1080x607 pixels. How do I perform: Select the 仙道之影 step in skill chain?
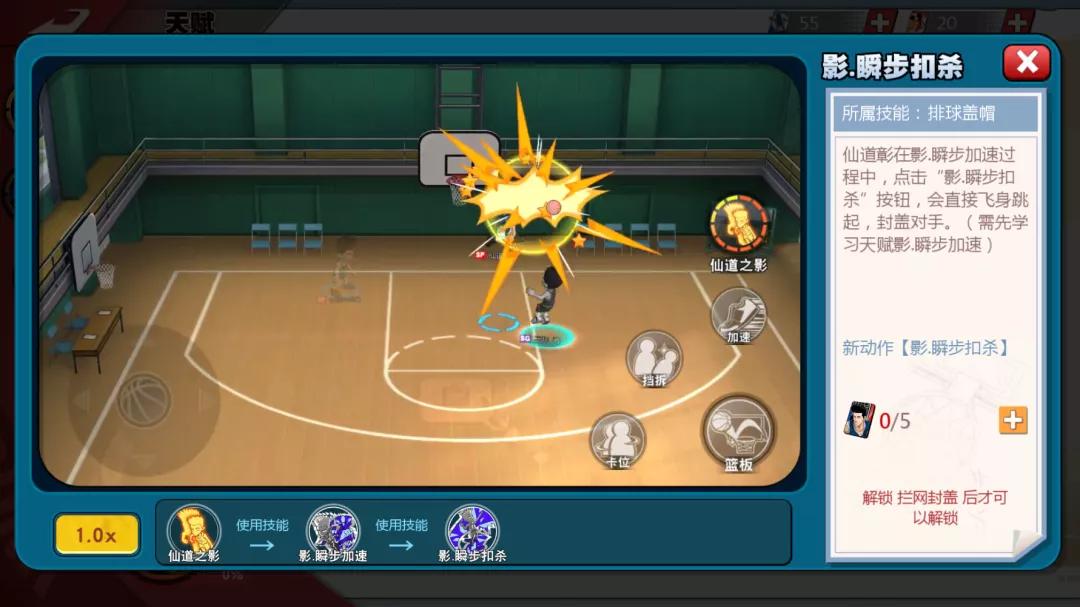point(193,529)
